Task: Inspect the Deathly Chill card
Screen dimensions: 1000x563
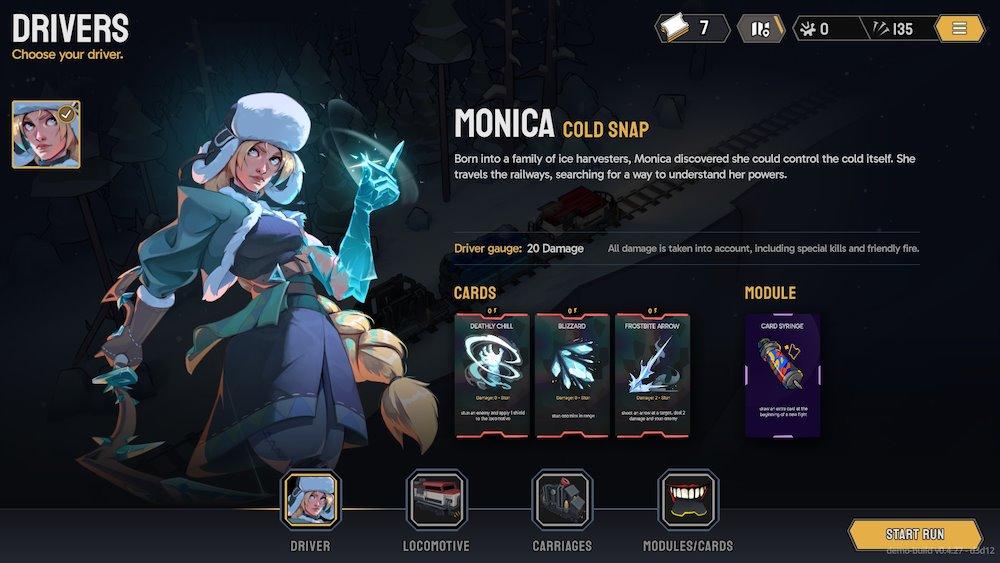Action: [x=493, y=375]
